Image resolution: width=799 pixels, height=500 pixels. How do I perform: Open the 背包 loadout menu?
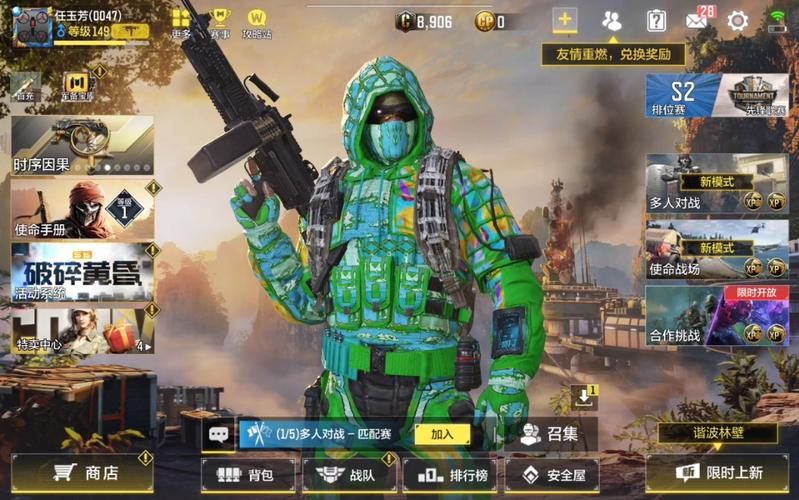click(249, 475)
